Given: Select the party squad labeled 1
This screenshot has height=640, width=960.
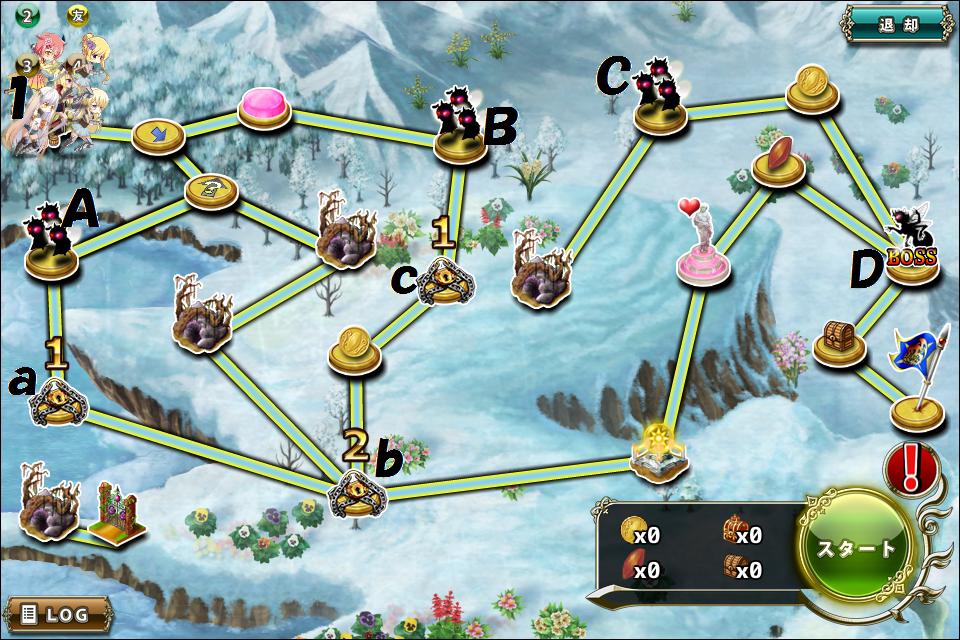Looking at the screenshot, I should (60, 95).
